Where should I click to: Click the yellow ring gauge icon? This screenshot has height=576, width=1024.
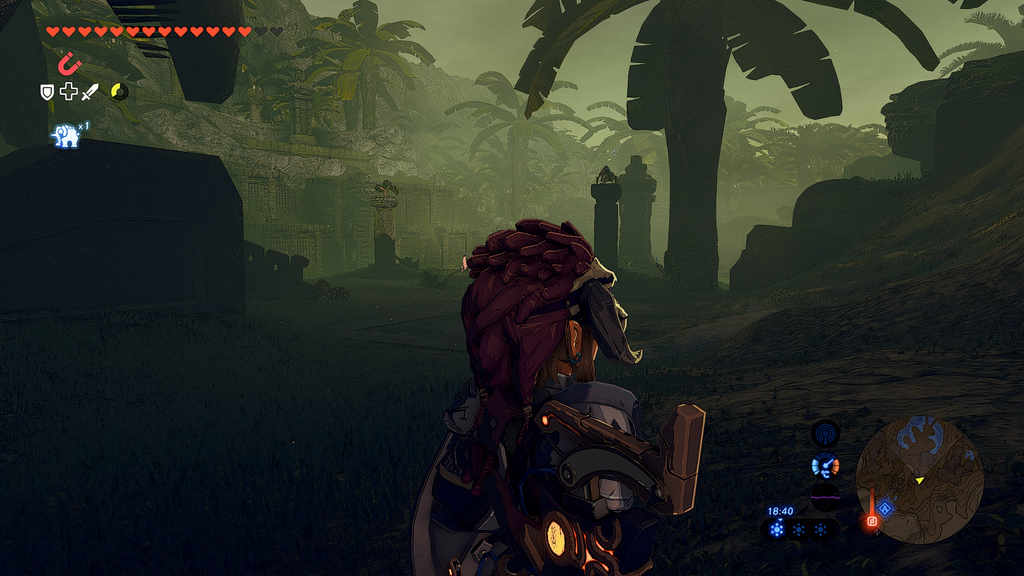click(x=119, y=92)
